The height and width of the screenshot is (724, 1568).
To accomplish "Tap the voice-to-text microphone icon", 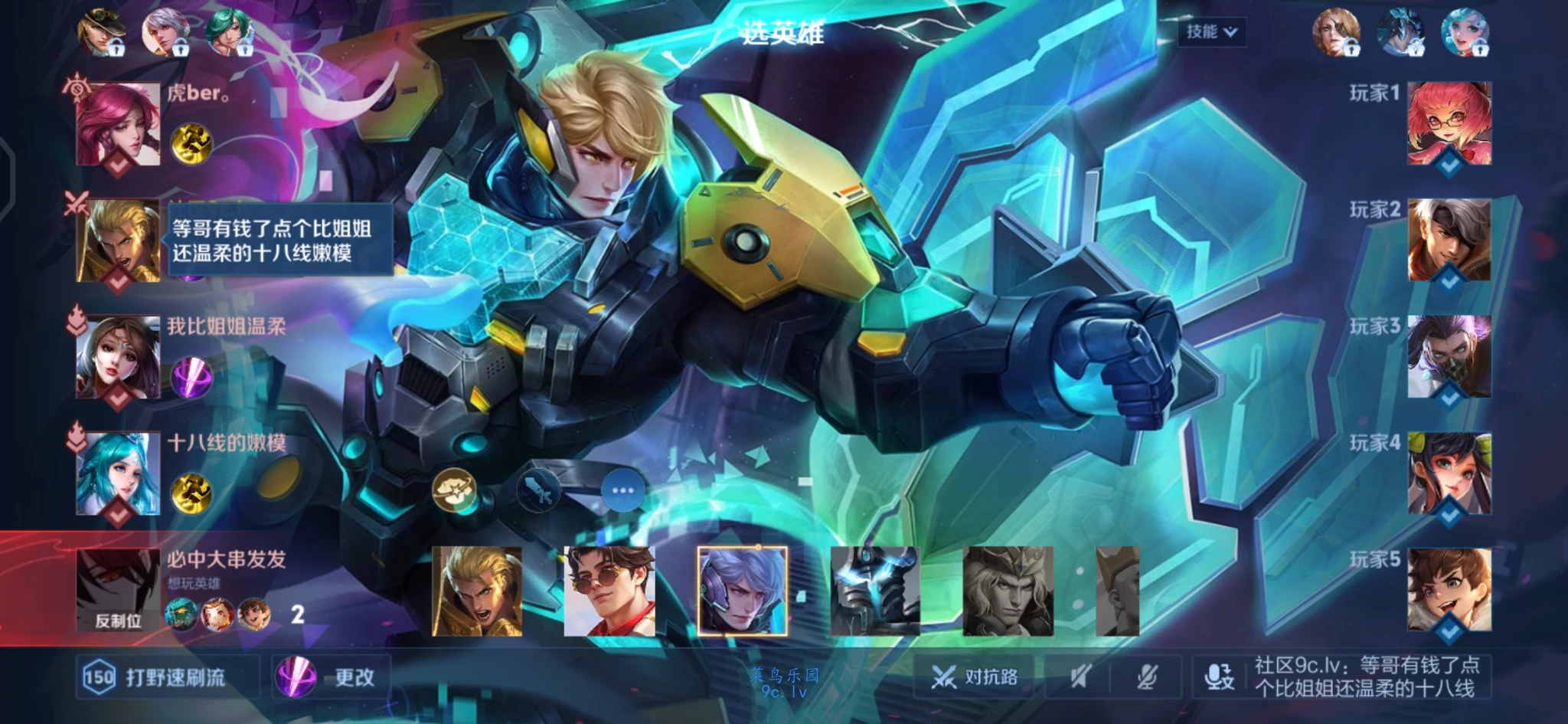I will tap(1219, 677).
